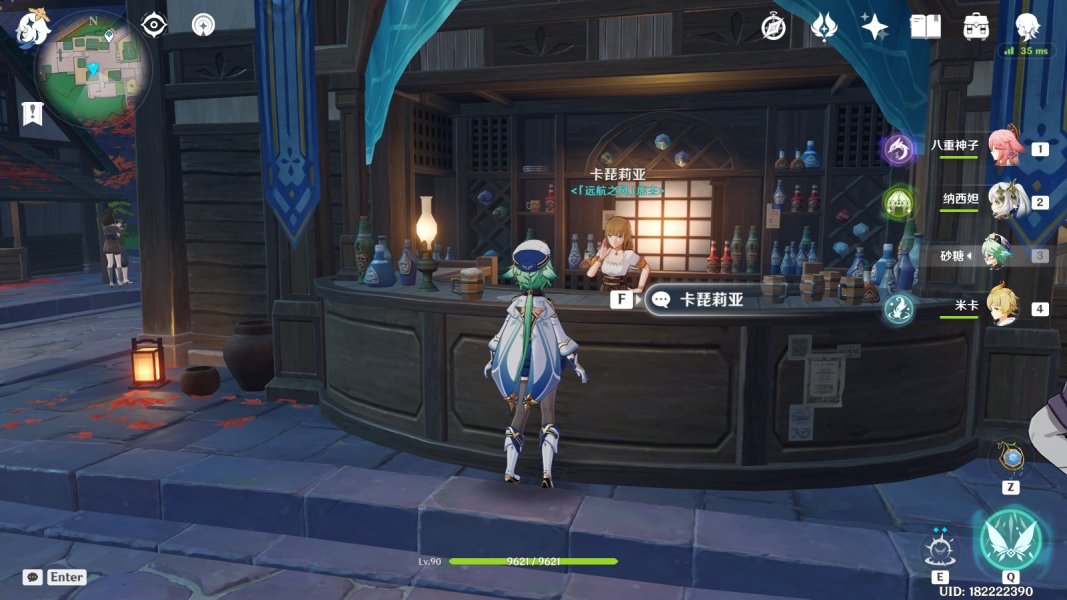
Task: Activate the elemental skill icon
Action: point(940,549)
